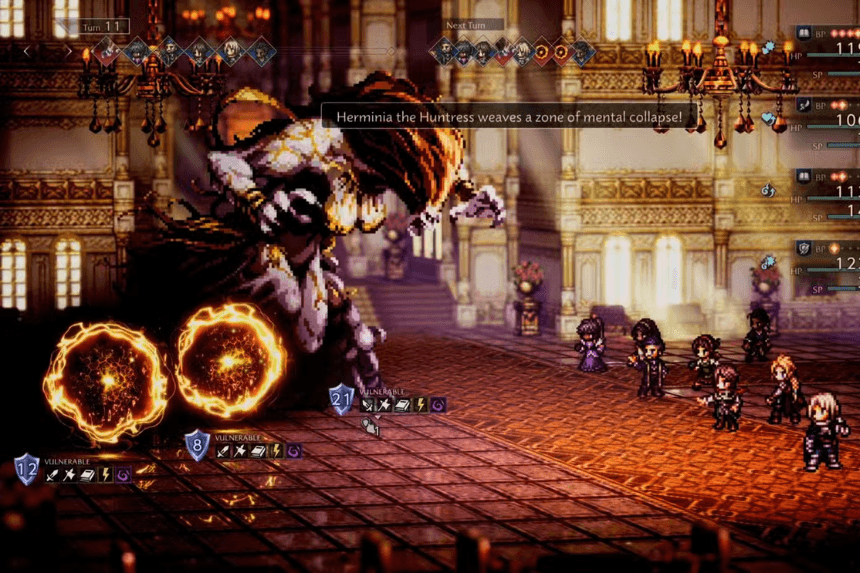Tap the purple dark weakness icon beside the 12 shield

[123, 475]
